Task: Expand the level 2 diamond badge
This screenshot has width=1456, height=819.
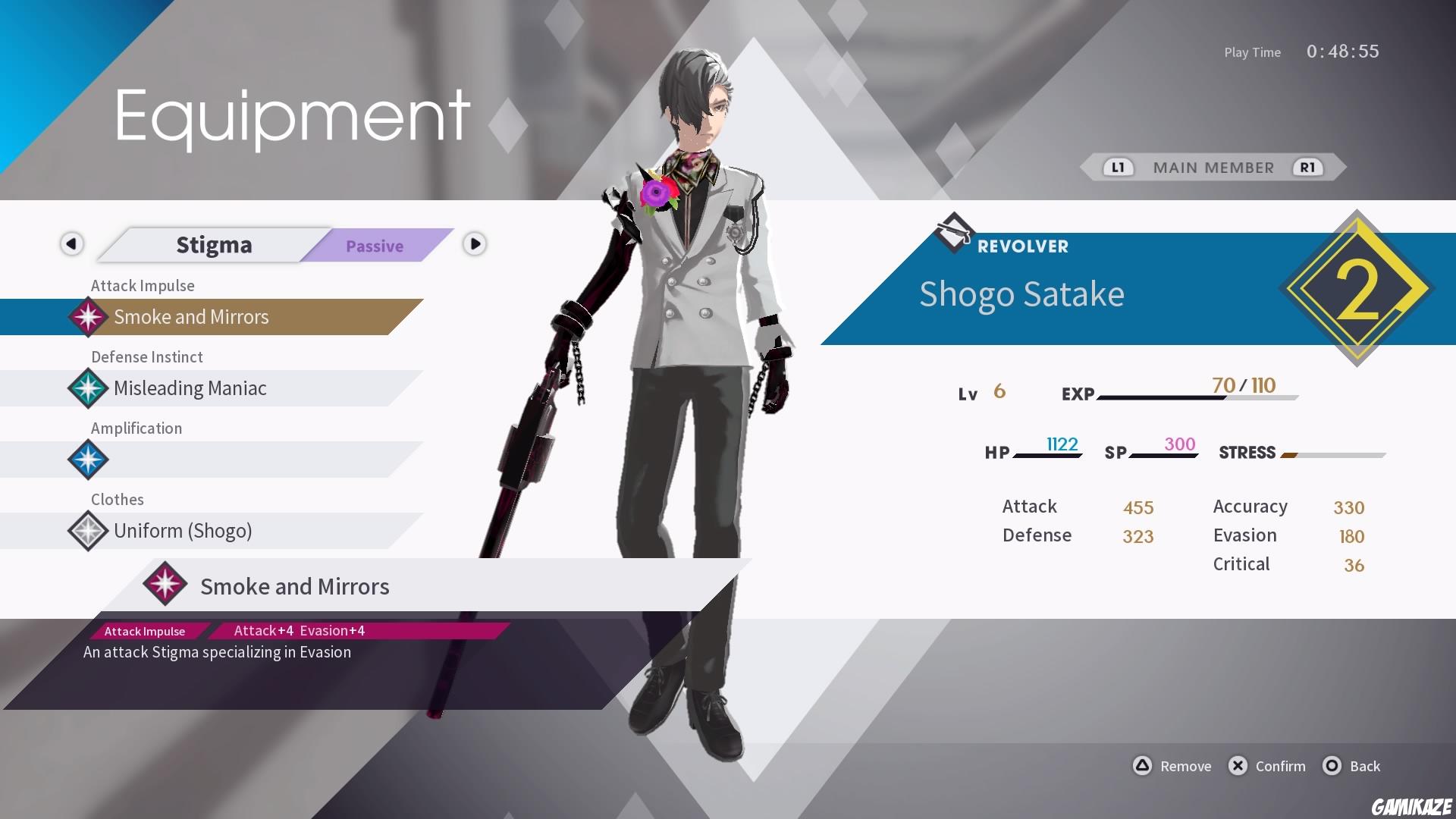Action: tap(1360, 288)
